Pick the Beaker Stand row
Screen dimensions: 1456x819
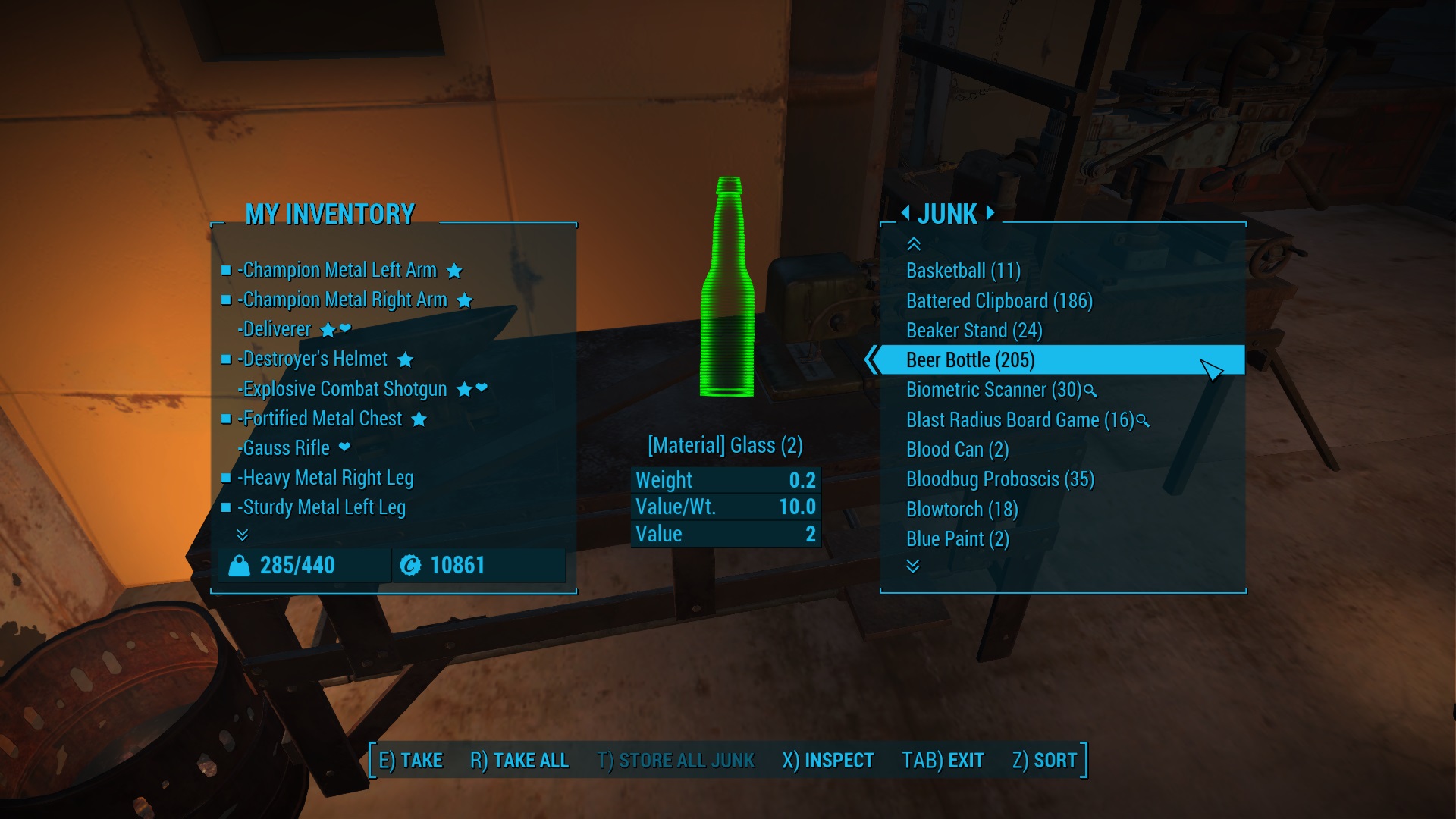click(974, 331)
